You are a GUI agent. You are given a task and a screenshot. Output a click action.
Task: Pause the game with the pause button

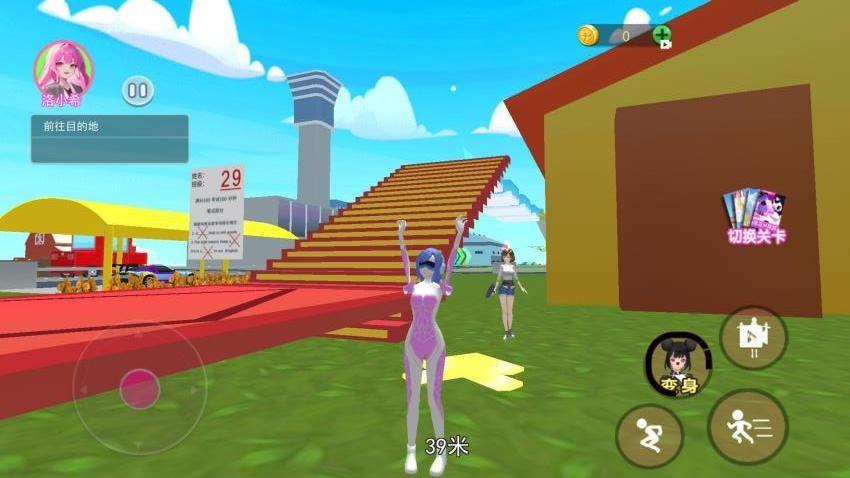[138, 92]
